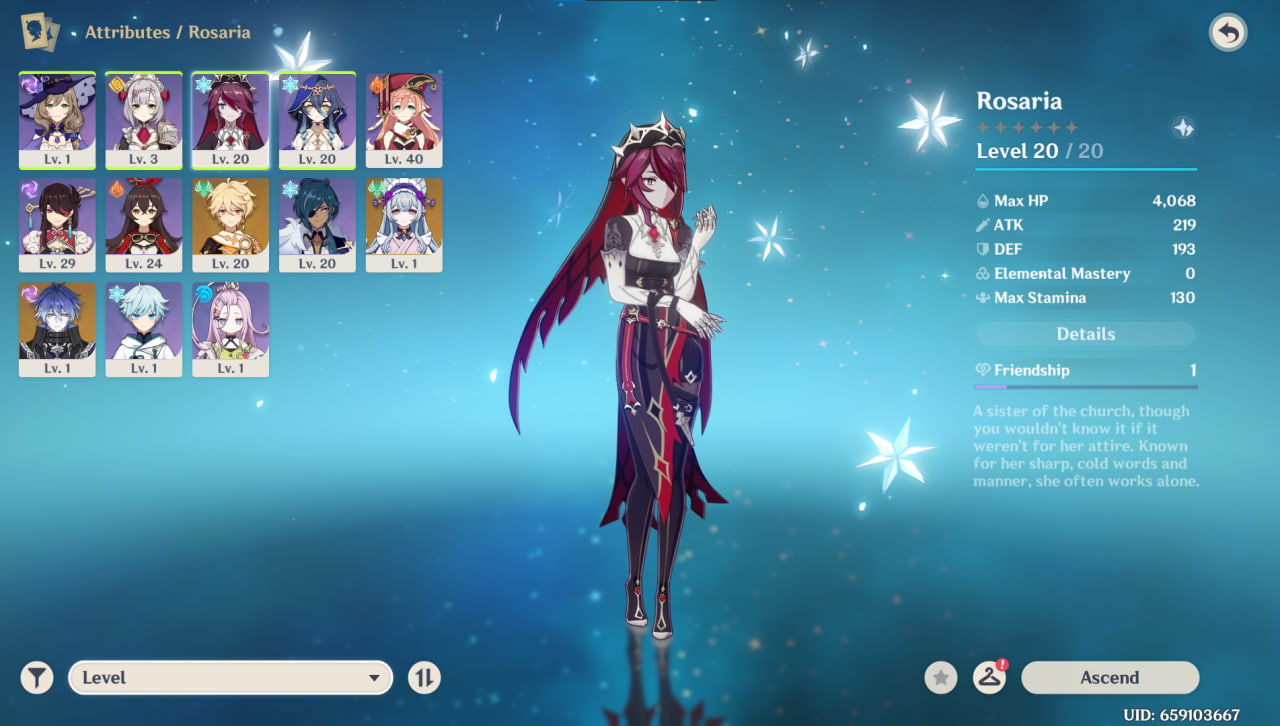Switch to Kaeya's Lv. 20 portrait
1280x726 pixels.
(317, 225)
